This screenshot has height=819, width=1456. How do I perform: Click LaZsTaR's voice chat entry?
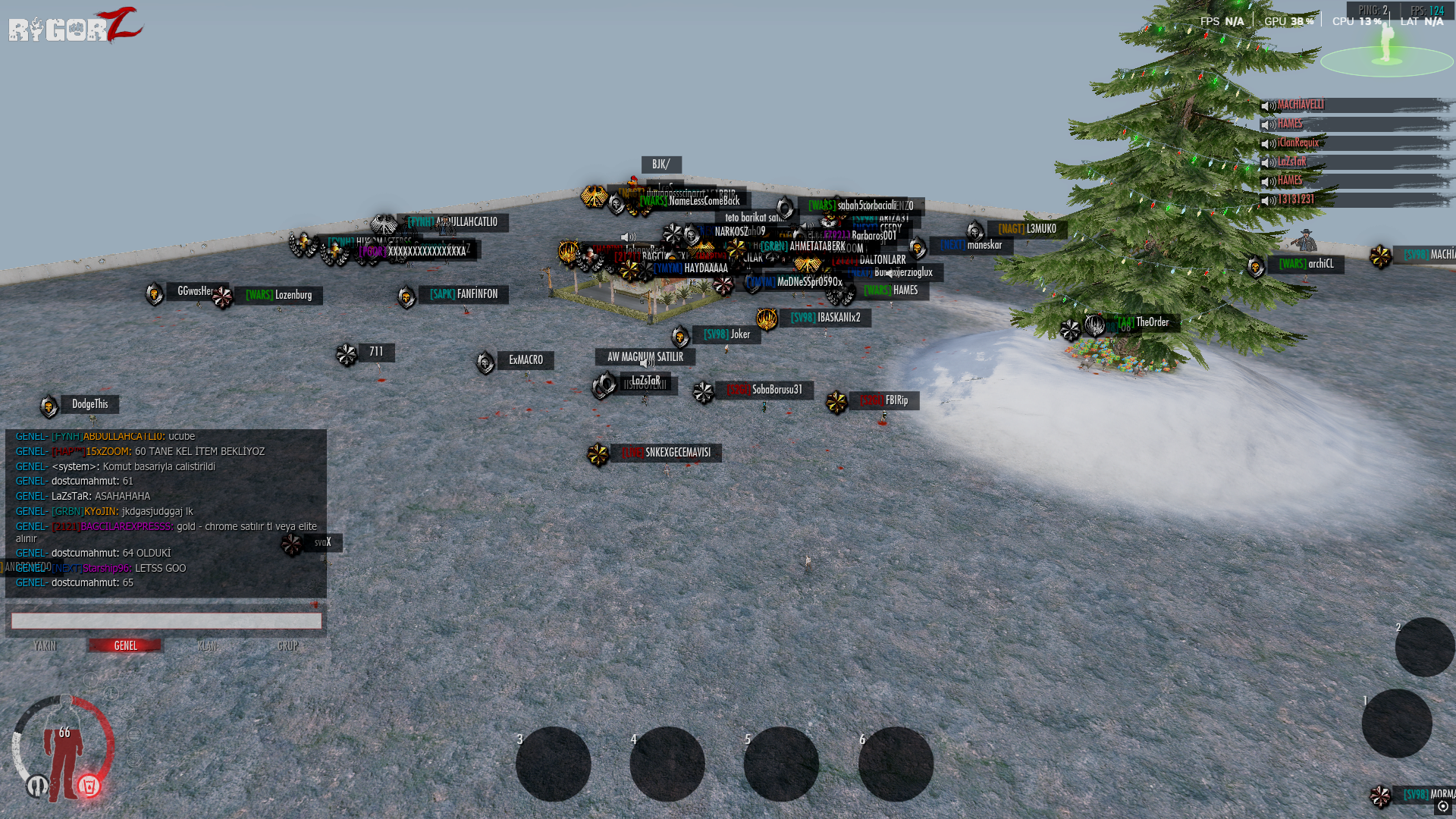1291,162
